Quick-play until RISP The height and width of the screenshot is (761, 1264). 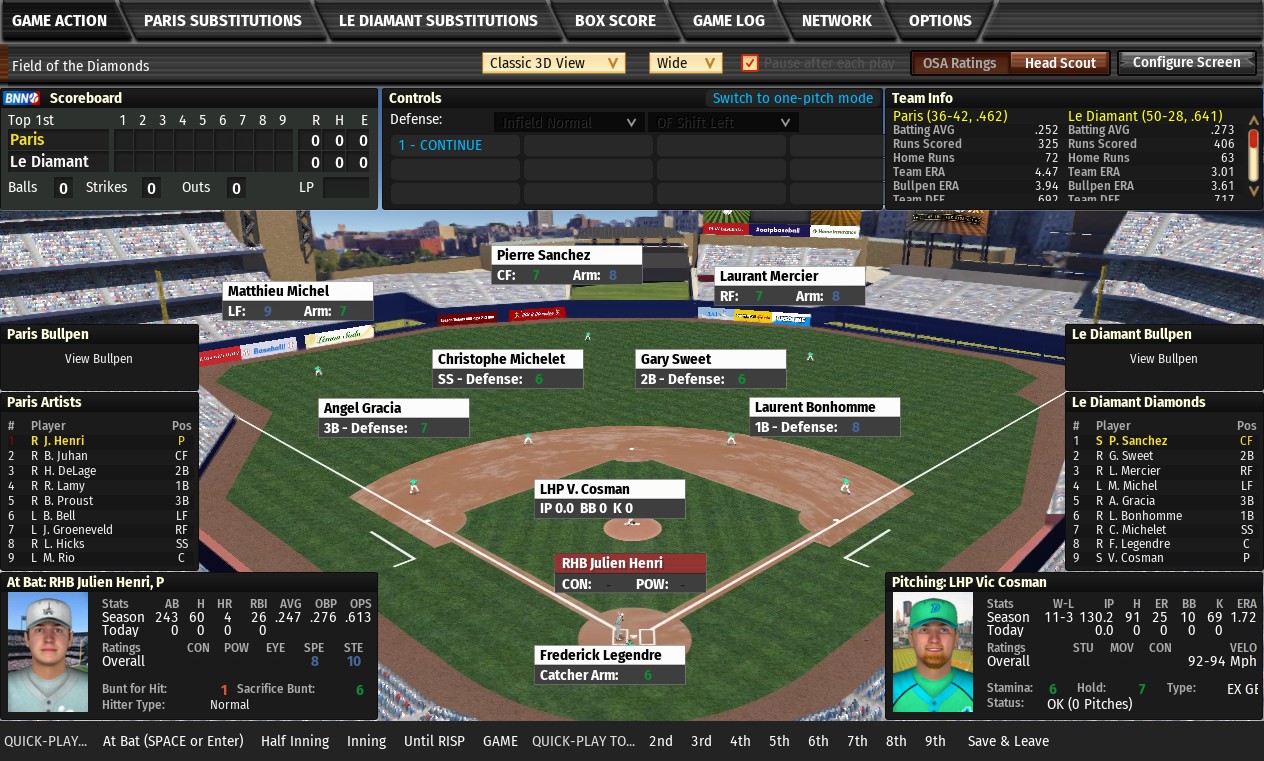click(434, 741)
